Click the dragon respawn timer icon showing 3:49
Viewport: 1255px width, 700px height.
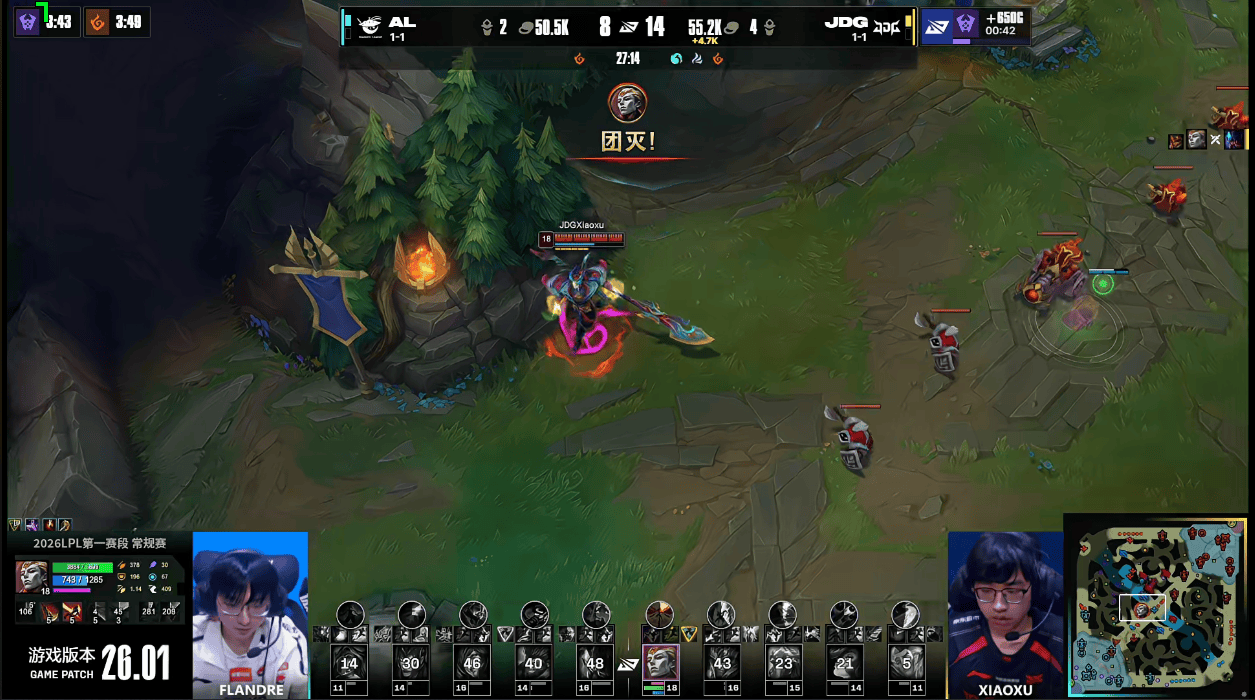[97, 21]
